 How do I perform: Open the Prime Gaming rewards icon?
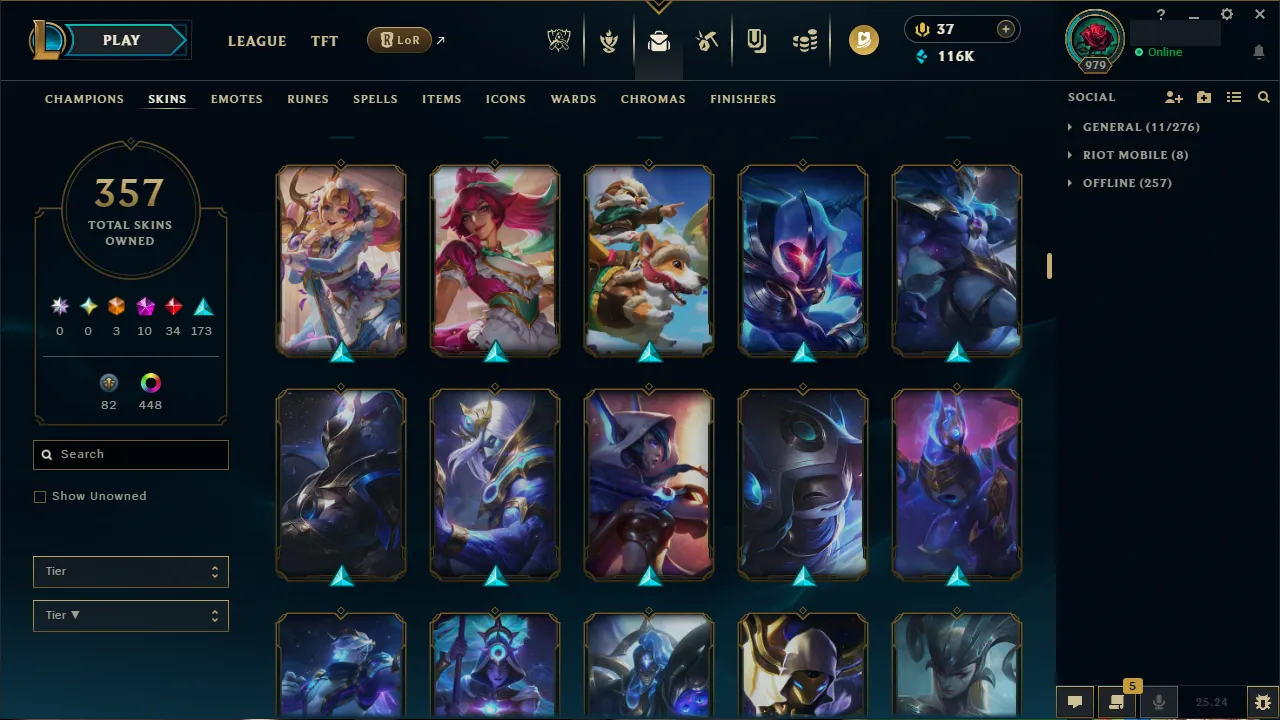pyautogui.click(x=864, y=41)
